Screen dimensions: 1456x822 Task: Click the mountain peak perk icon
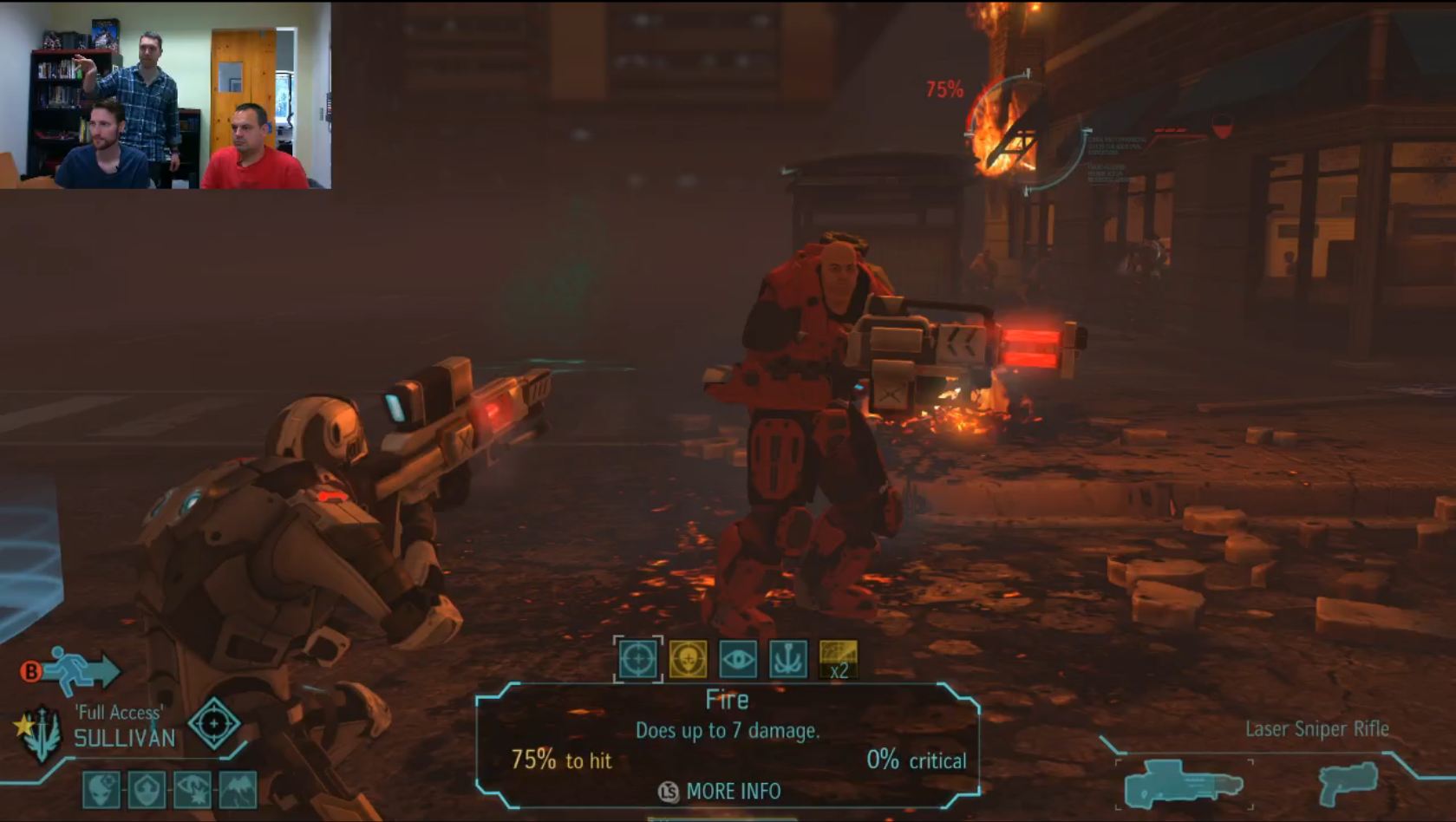tap(237, 790)
